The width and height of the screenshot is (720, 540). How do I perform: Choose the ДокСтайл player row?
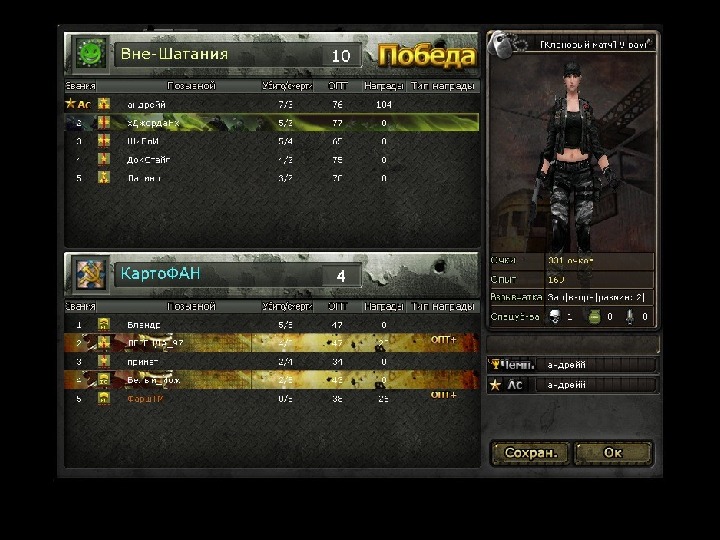[270, 159]
